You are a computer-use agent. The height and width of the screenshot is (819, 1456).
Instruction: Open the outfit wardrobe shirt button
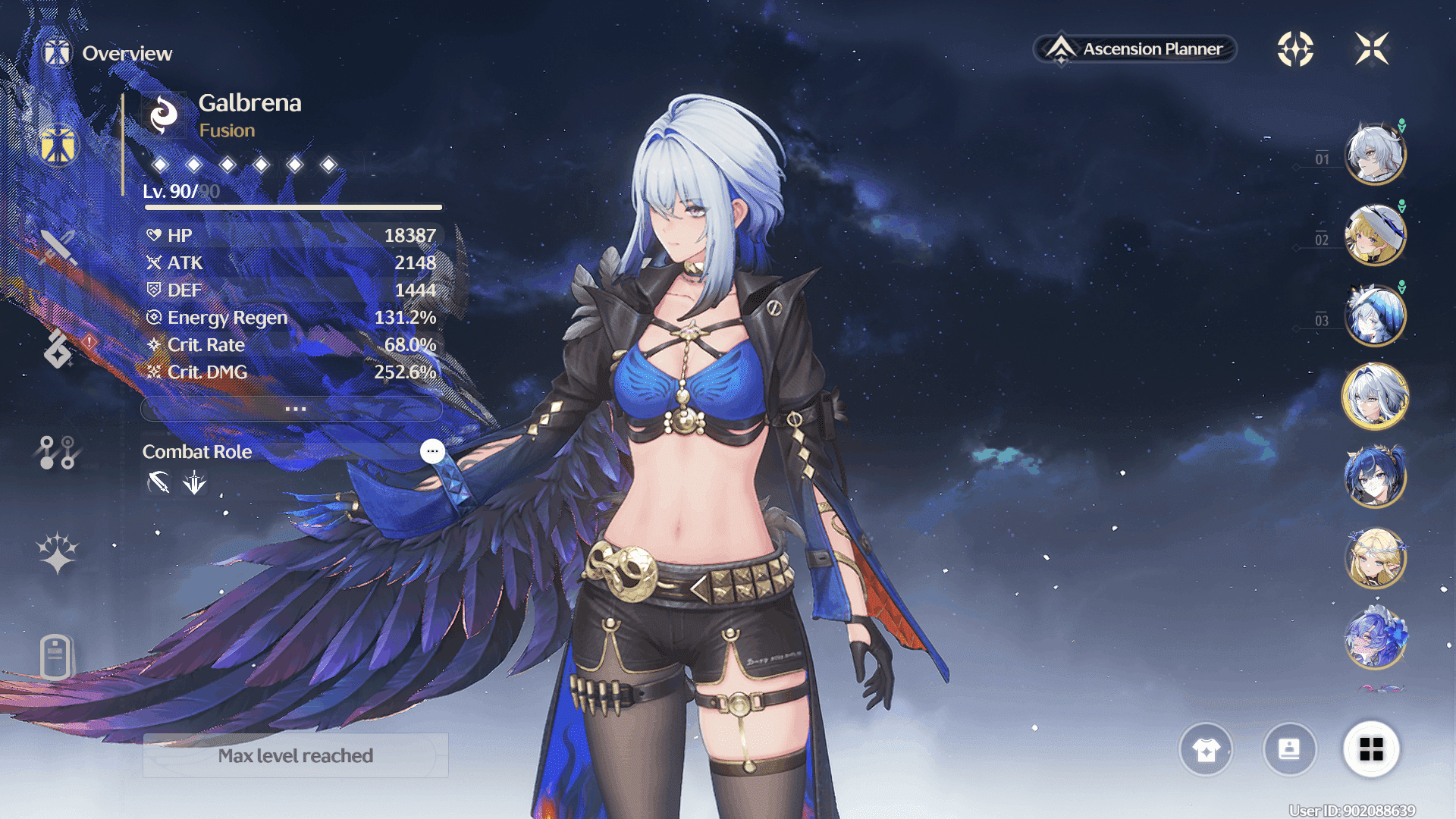click(x=1206, y=750)
